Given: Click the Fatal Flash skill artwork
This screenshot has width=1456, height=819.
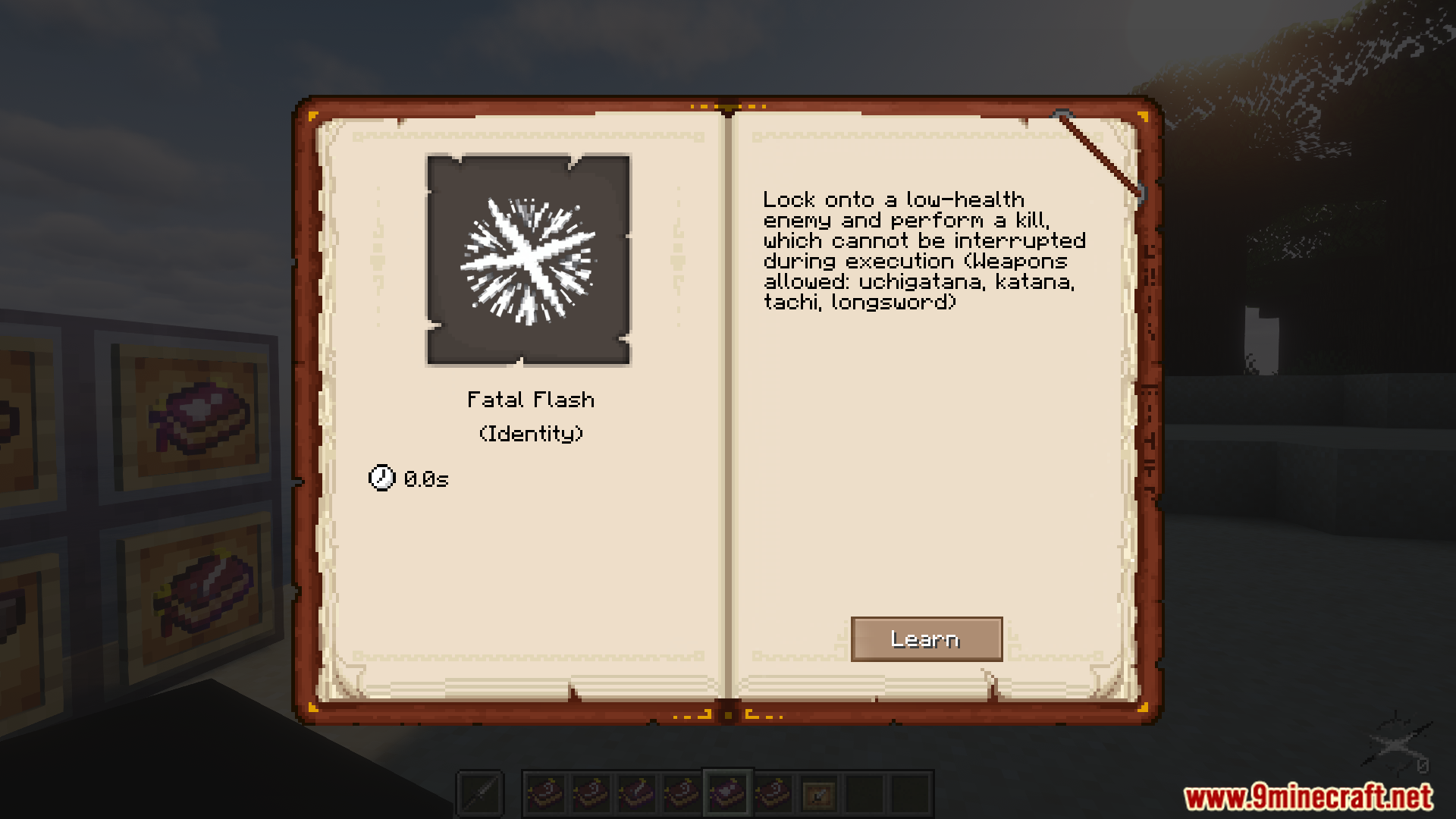Looking at the screenshot, I should (x=529, y=260).
